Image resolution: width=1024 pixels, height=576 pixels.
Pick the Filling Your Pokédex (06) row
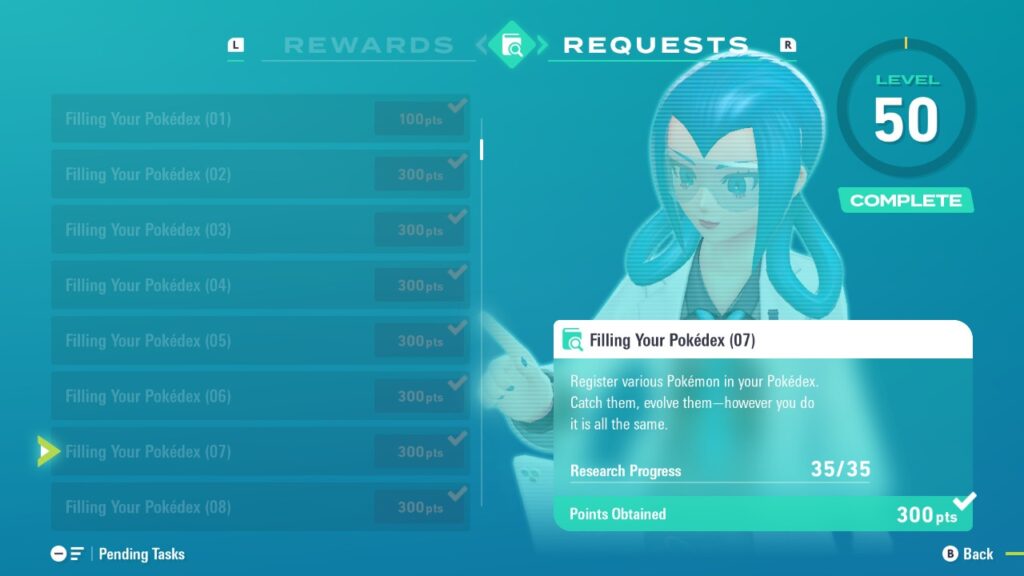pos(260,396)
